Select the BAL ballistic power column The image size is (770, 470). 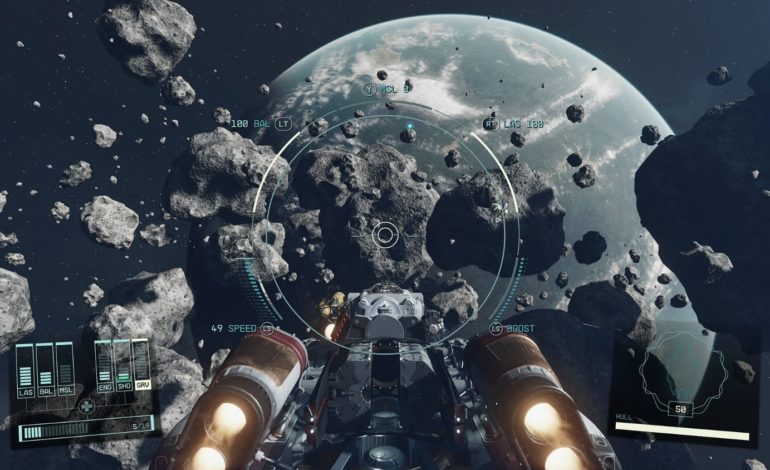(45, 365)
